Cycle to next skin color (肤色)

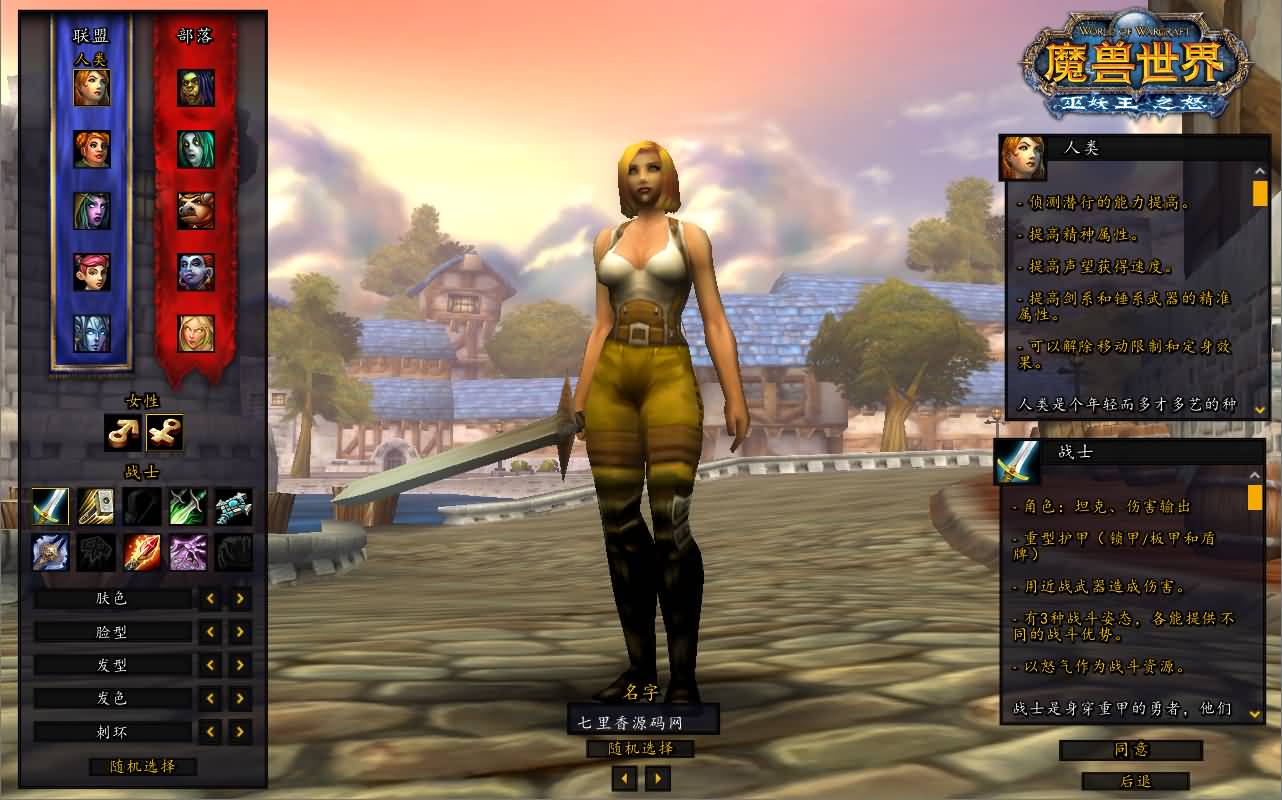[240, 599]
